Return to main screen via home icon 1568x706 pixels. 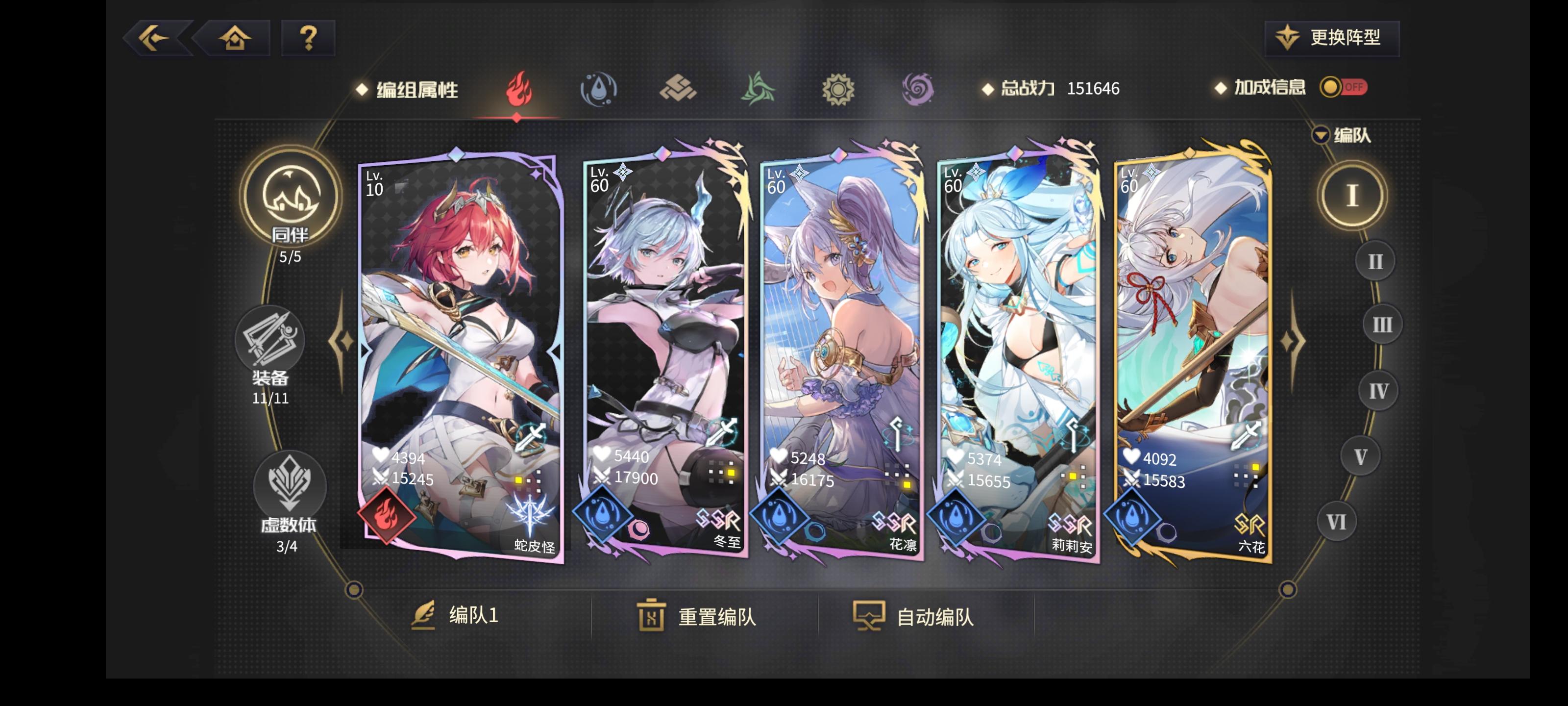[234, 38]
